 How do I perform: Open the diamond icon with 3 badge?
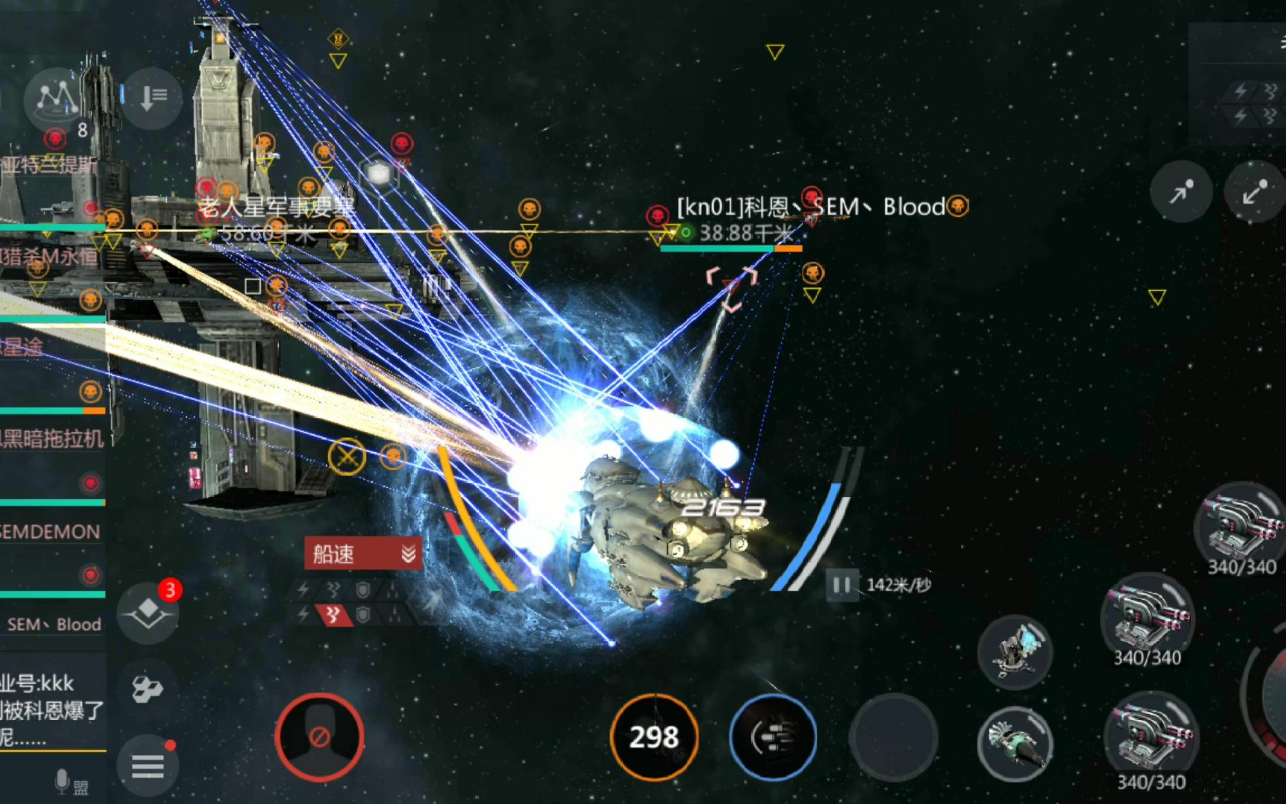148,612
